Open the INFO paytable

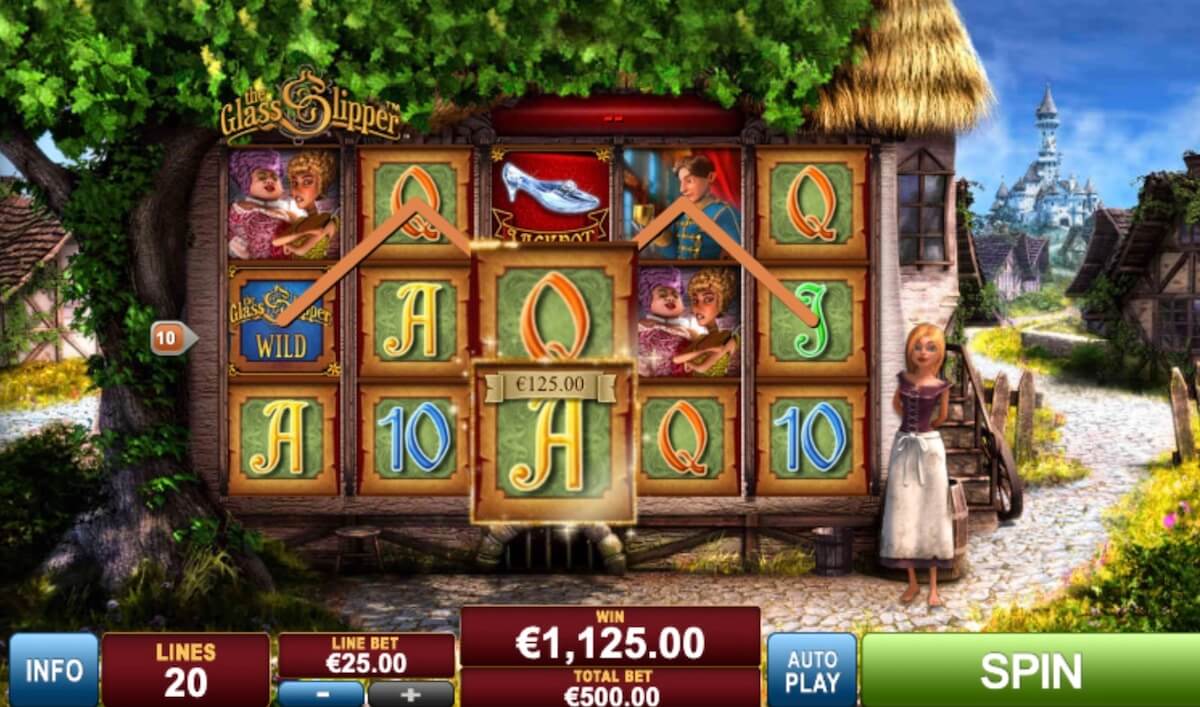click(x=54, y=670)
